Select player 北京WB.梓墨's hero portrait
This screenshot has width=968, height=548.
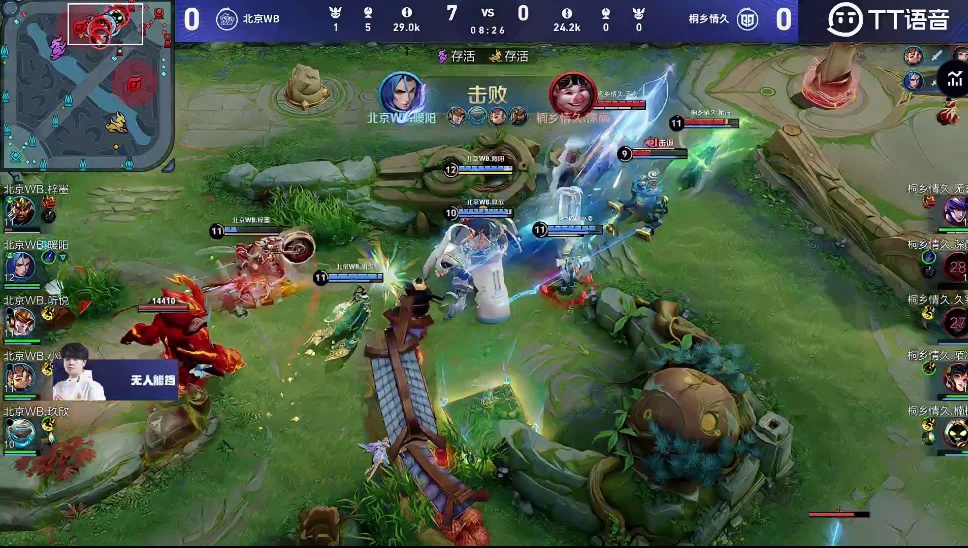pos(21,212)
